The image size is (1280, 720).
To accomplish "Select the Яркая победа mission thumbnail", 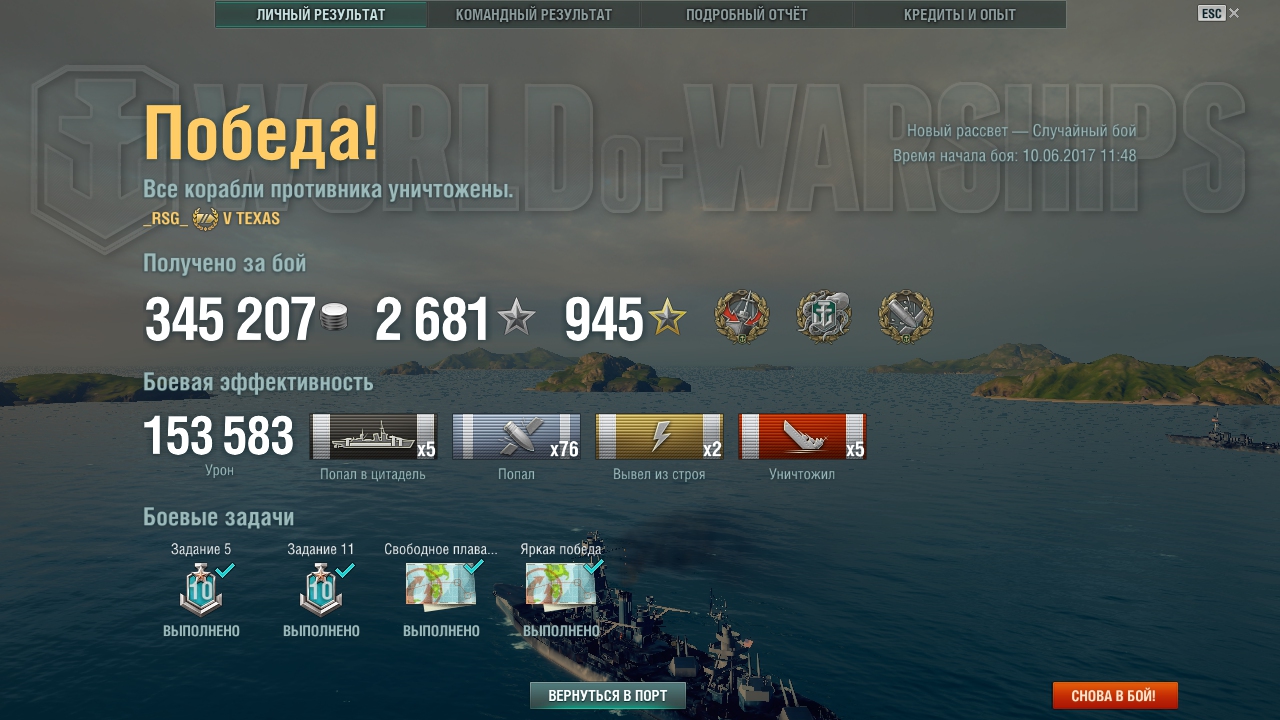I will pos(561,584).
